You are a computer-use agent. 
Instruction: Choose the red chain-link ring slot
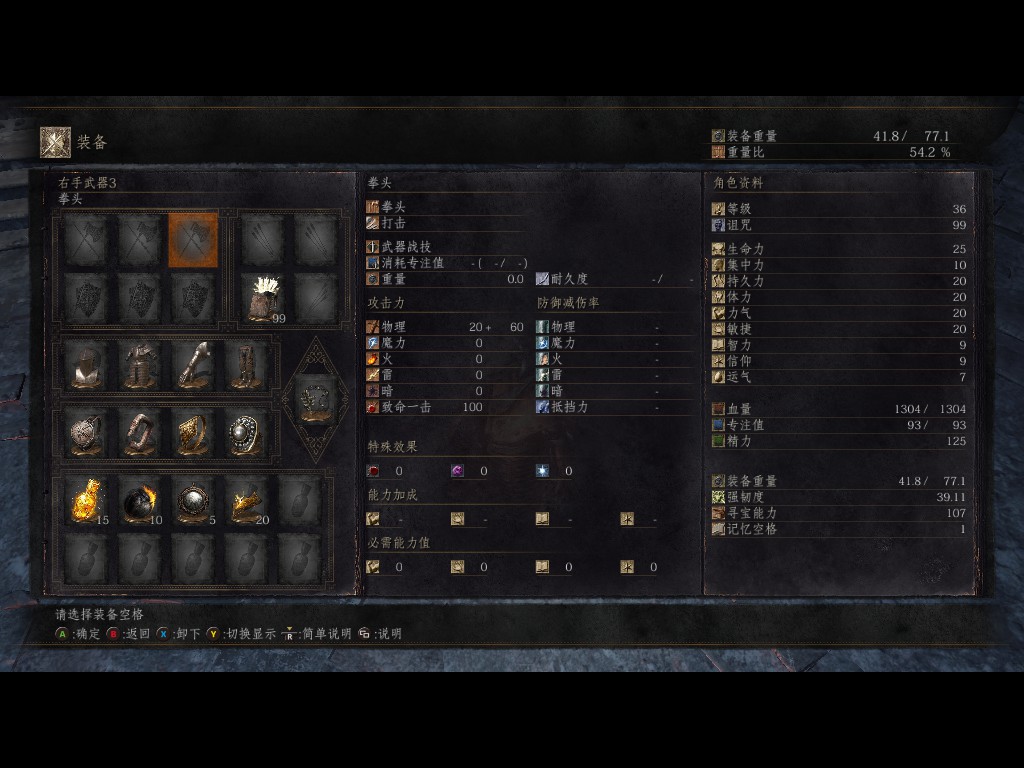pyautogui.click(x=139, y=433)
